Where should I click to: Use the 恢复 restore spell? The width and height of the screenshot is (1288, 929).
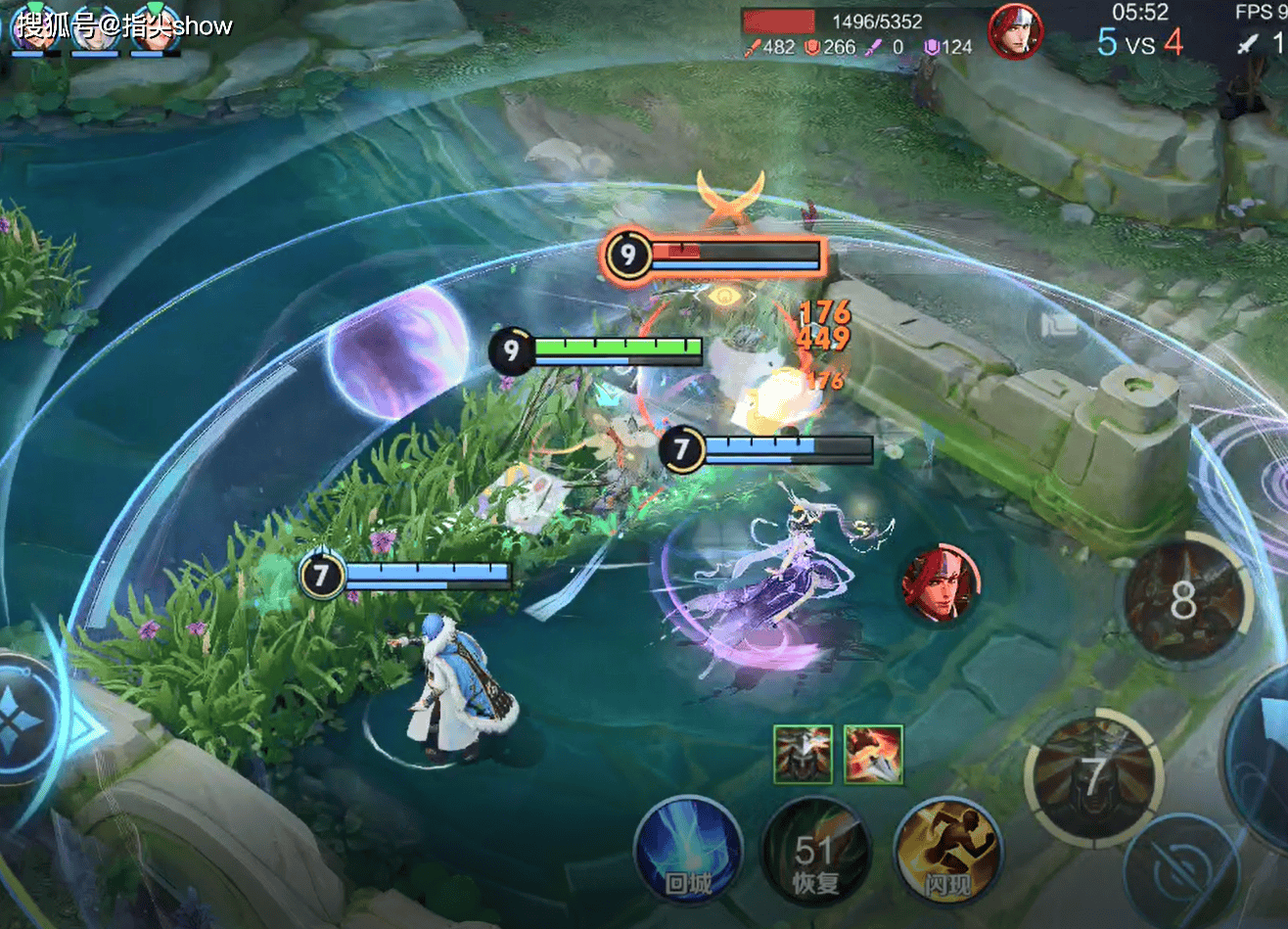pos(815,858)
